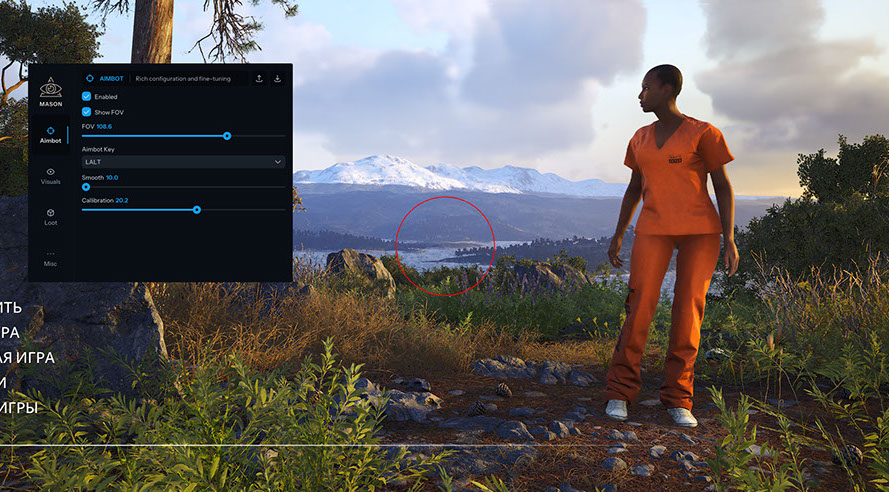The image size is (889, 492).
Task: Click the Smooth slider handle
Action: point(86,187)
